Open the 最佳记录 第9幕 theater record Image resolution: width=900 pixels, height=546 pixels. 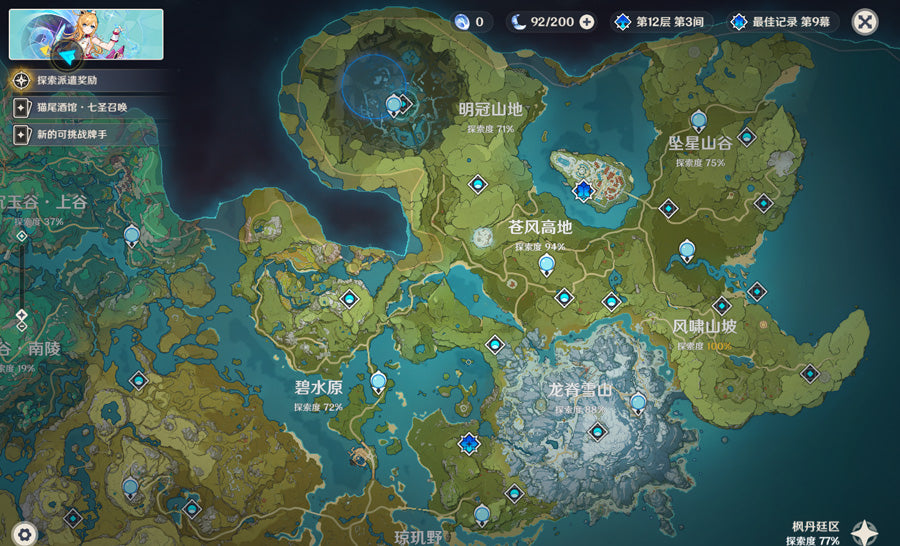pyautogui.click(x=783, y=22)
